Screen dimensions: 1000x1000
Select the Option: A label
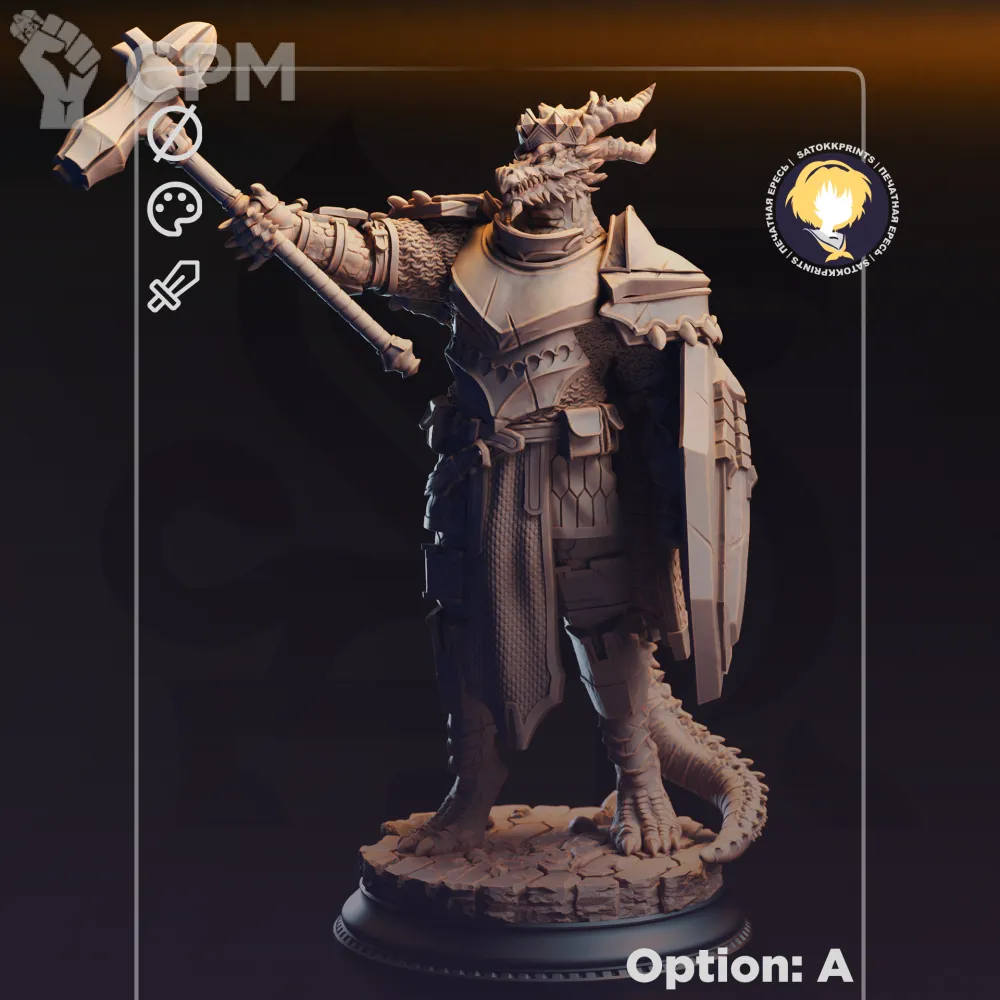(739, 965)
